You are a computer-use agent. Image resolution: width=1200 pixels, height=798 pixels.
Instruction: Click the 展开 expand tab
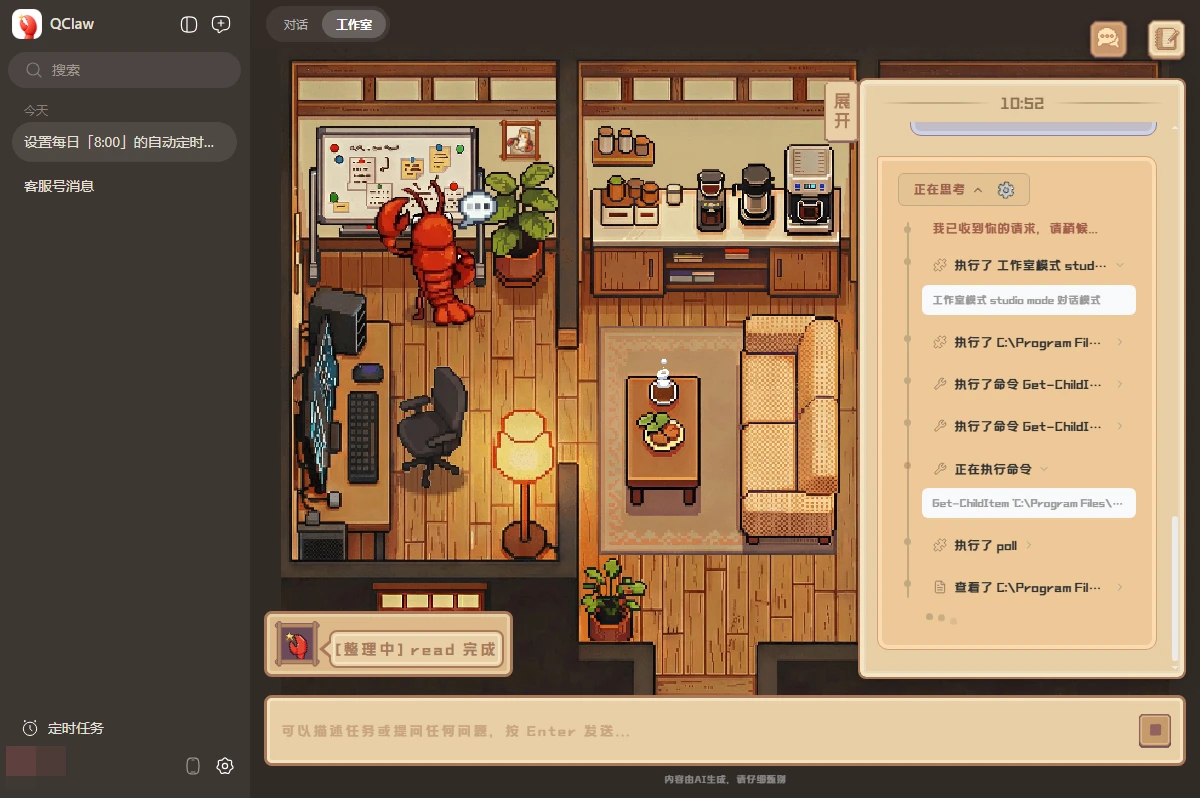tap(841, 112)
